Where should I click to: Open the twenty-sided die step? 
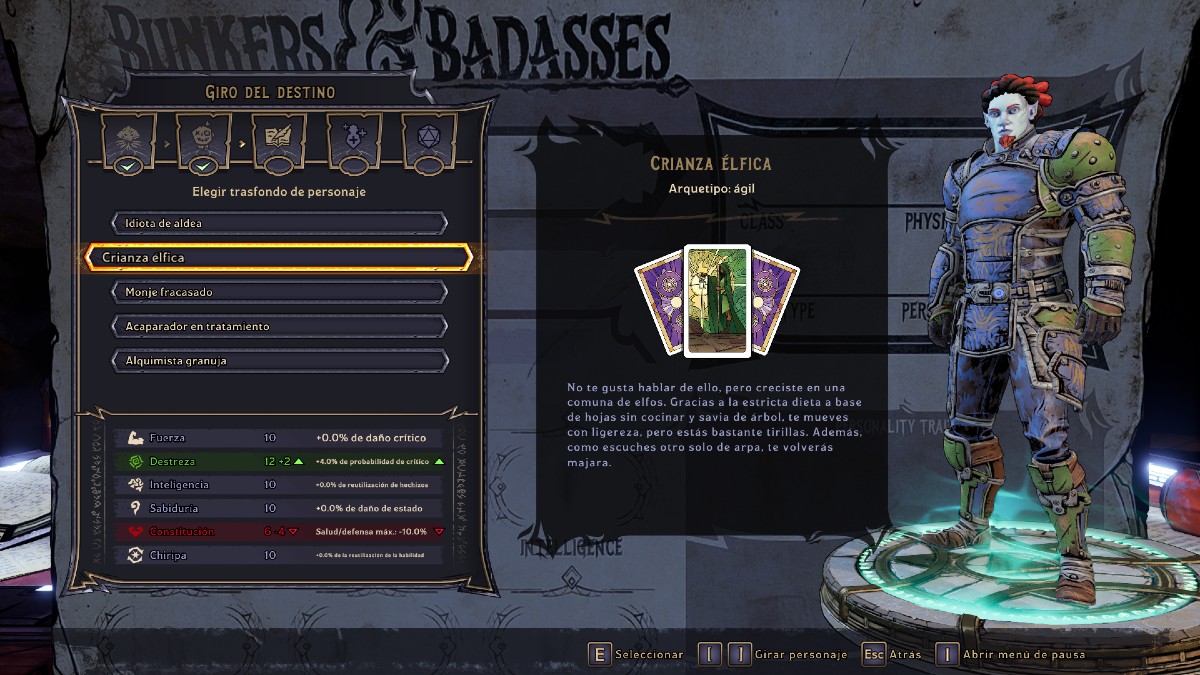[x=430, y=139]
